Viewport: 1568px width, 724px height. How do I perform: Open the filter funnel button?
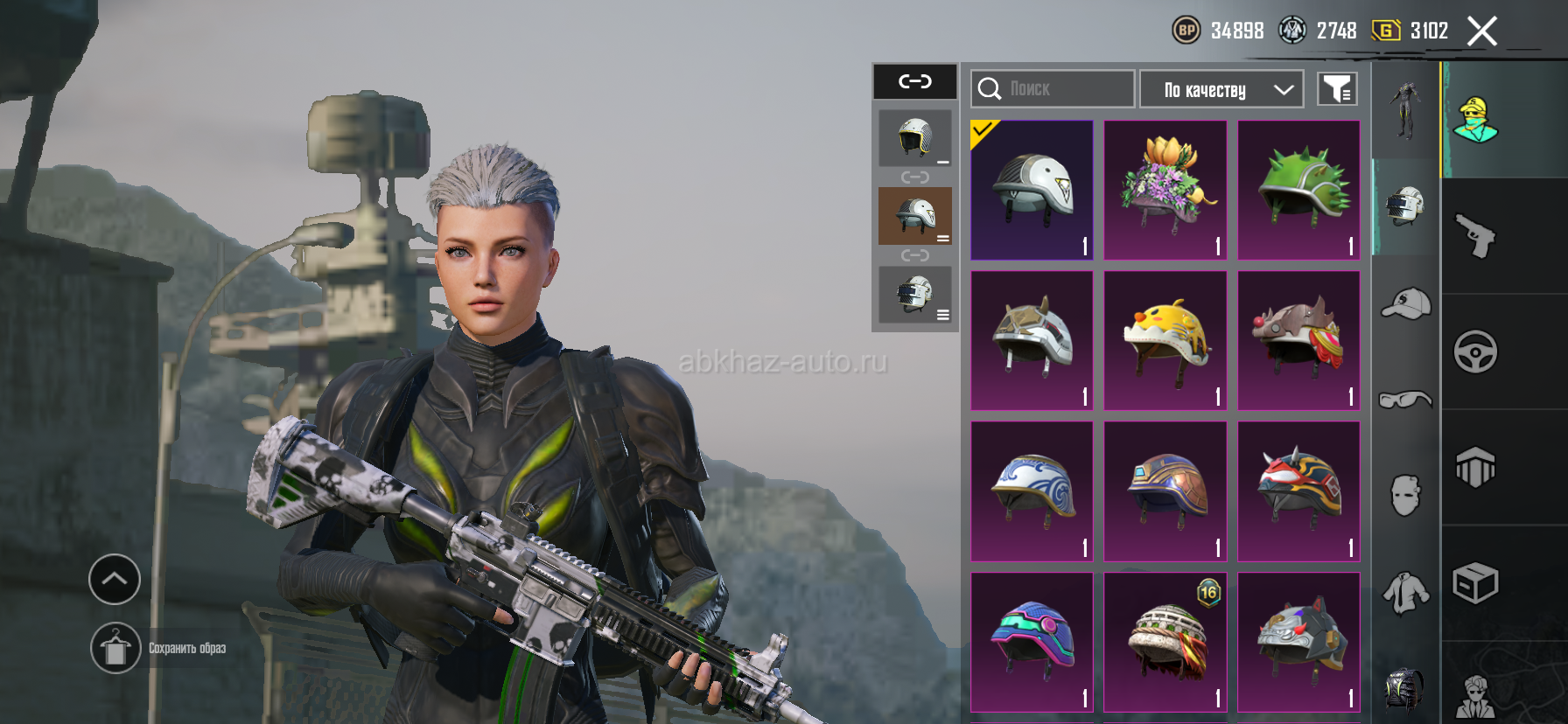click(1337, 89)
